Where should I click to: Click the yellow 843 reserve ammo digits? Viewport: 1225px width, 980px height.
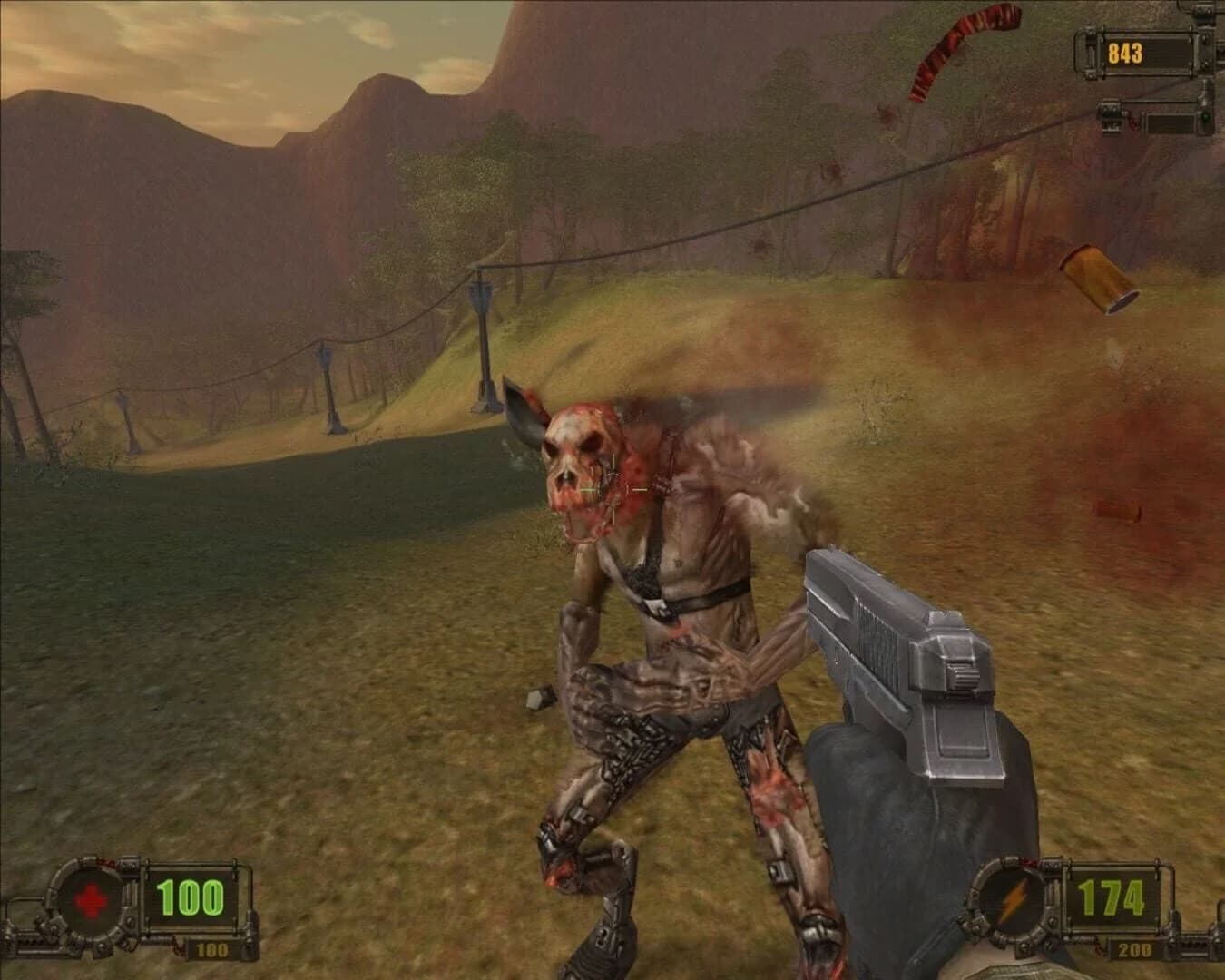[1124, 53]
